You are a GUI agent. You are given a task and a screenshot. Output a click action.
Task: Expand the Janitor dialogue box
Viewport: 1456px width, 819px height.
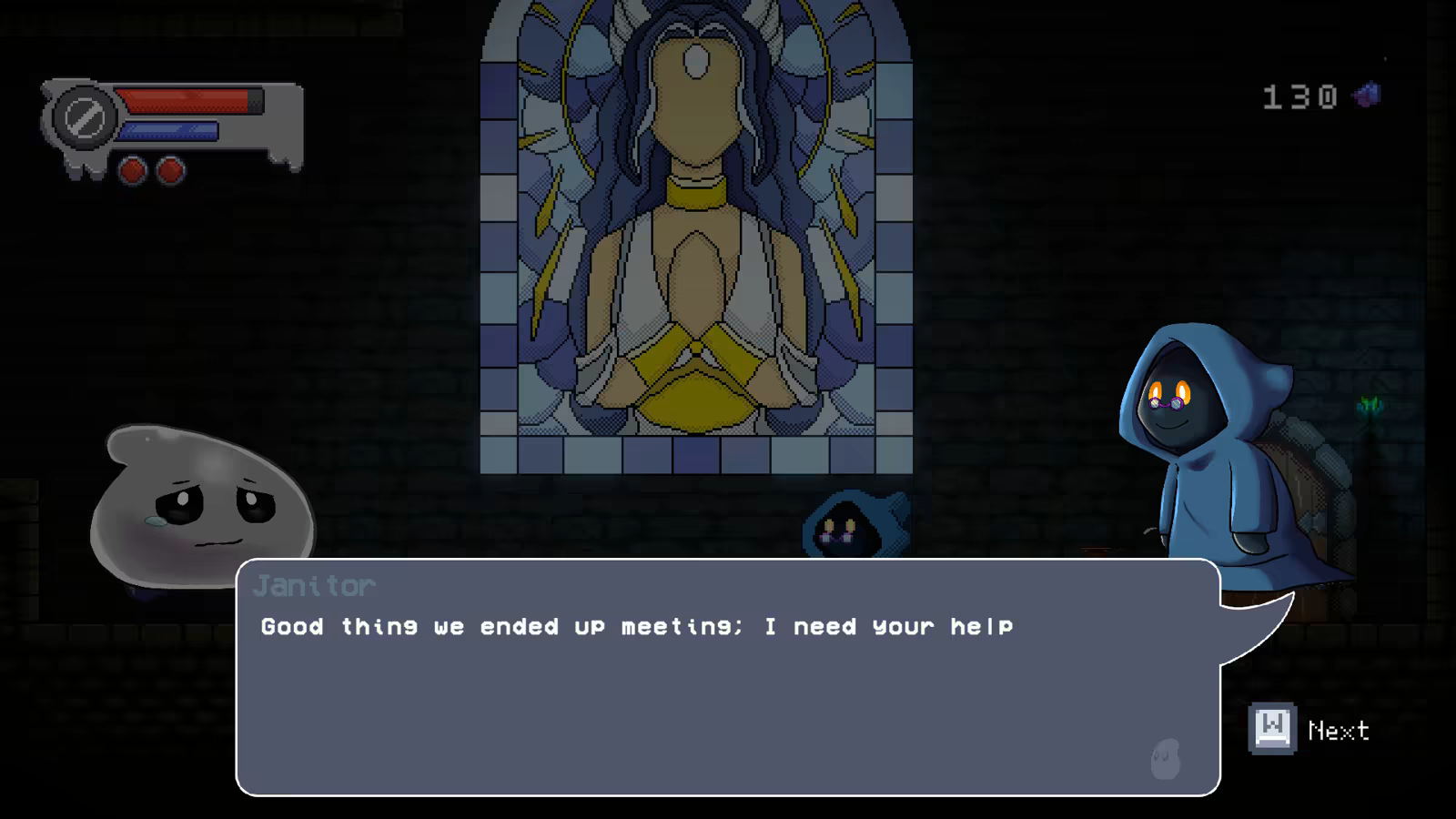point(728,682)
